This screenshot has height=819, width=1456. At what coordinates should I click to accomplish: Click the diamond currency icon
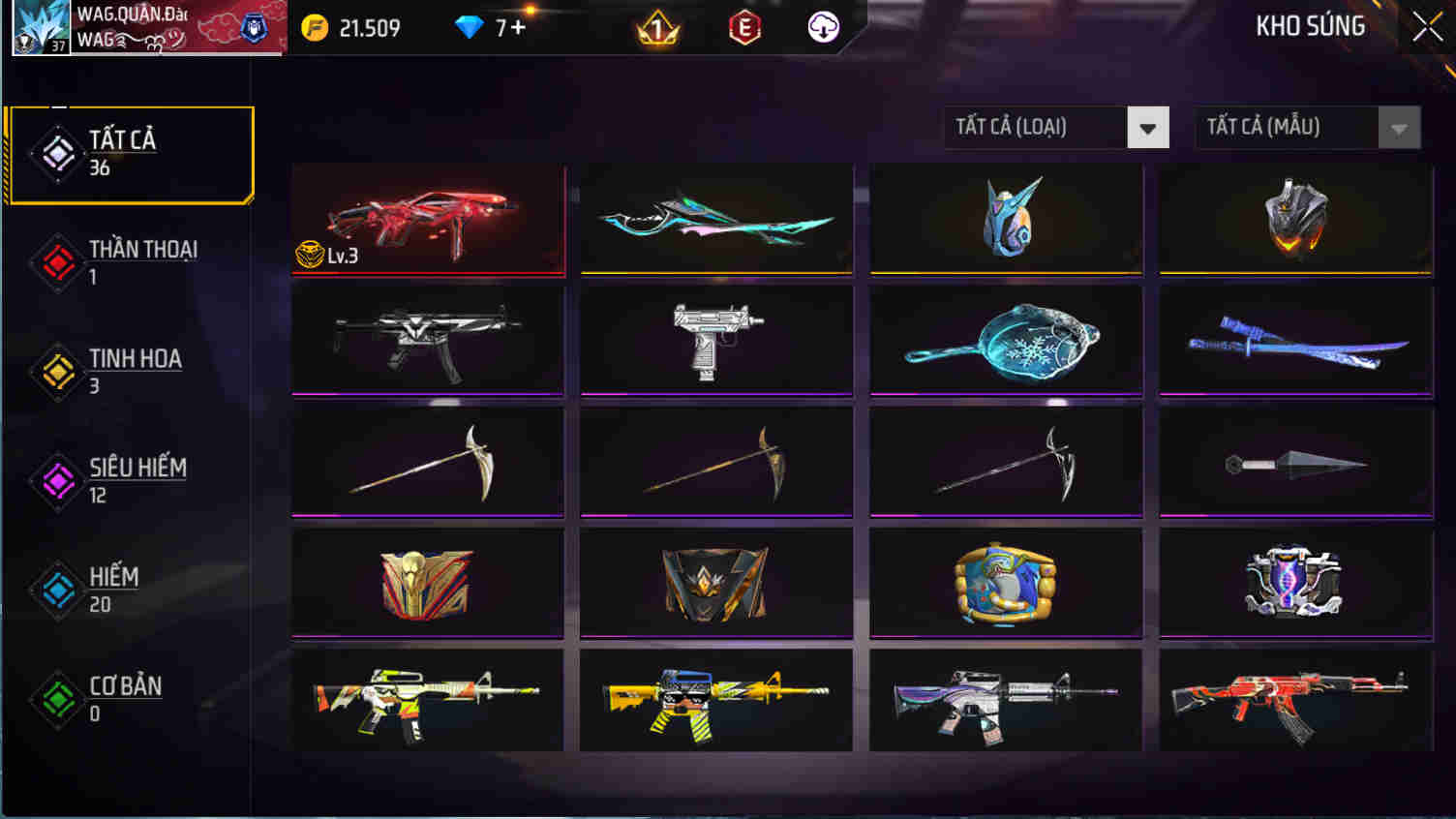pyautogui.click(x=470, y=28)
